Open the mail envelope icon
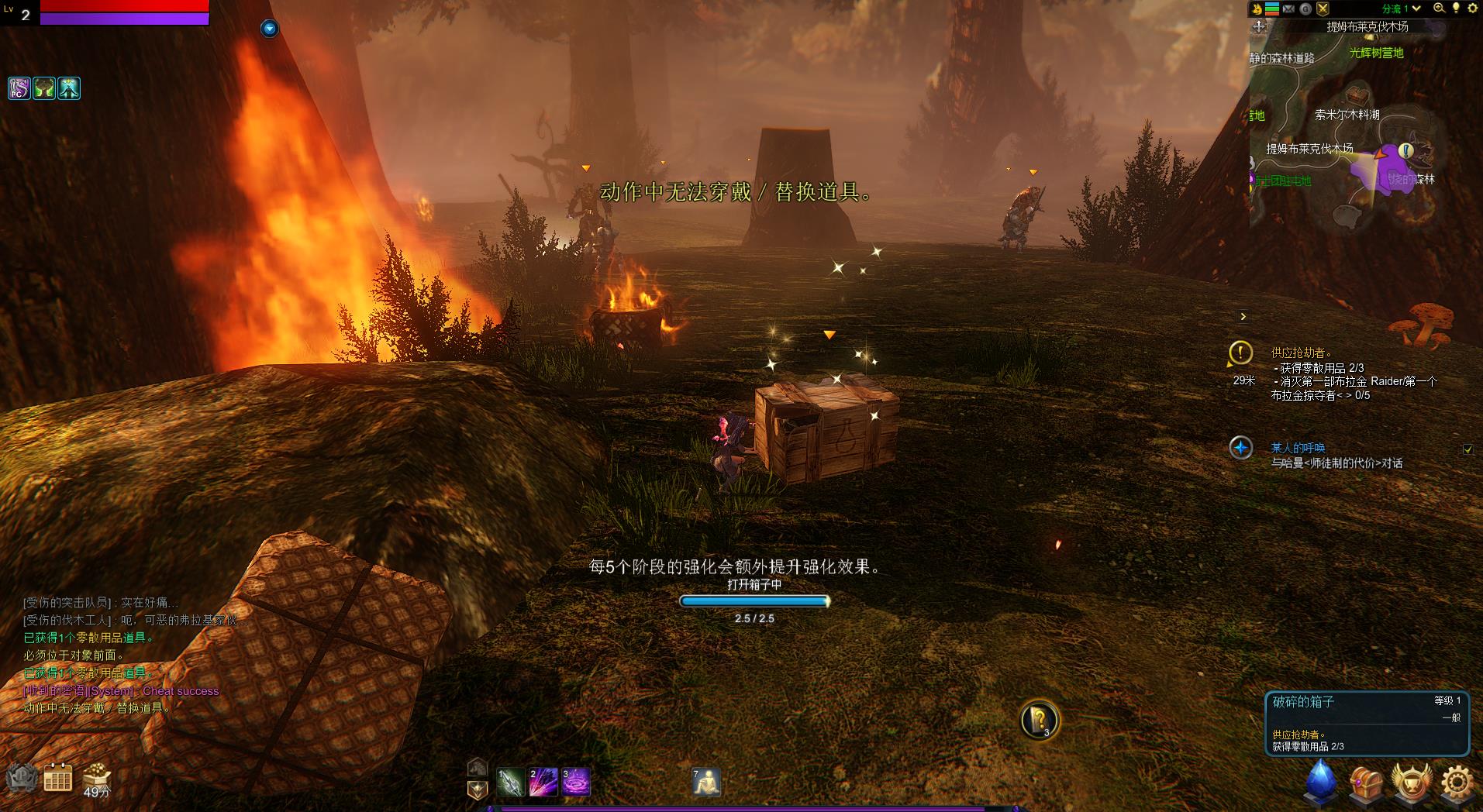This screenshot has width=1483, height=812. coord(1288,9)
